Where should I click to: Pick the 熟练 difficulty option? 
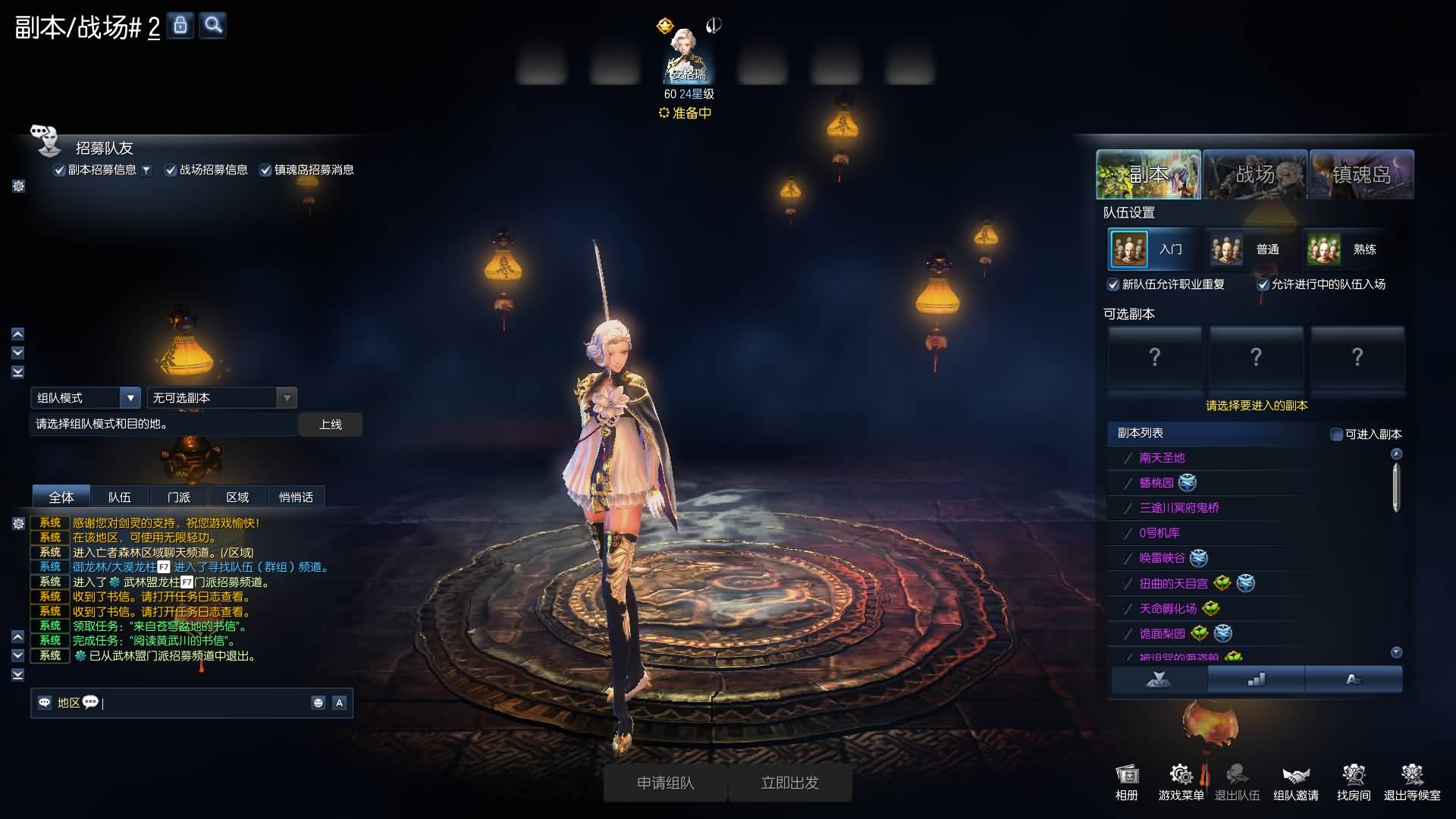[x=1344, y=249]
